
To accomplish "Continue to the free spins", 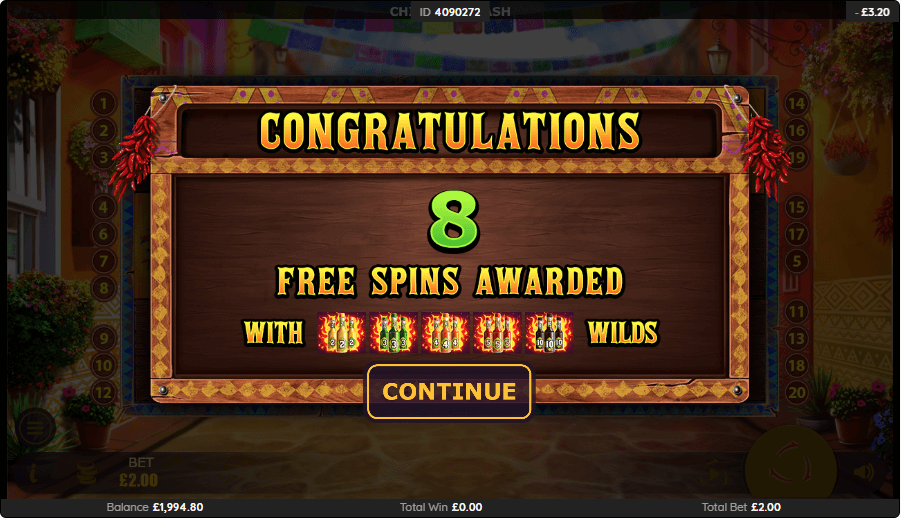I will pyautogui.click(x=449, y=391).
